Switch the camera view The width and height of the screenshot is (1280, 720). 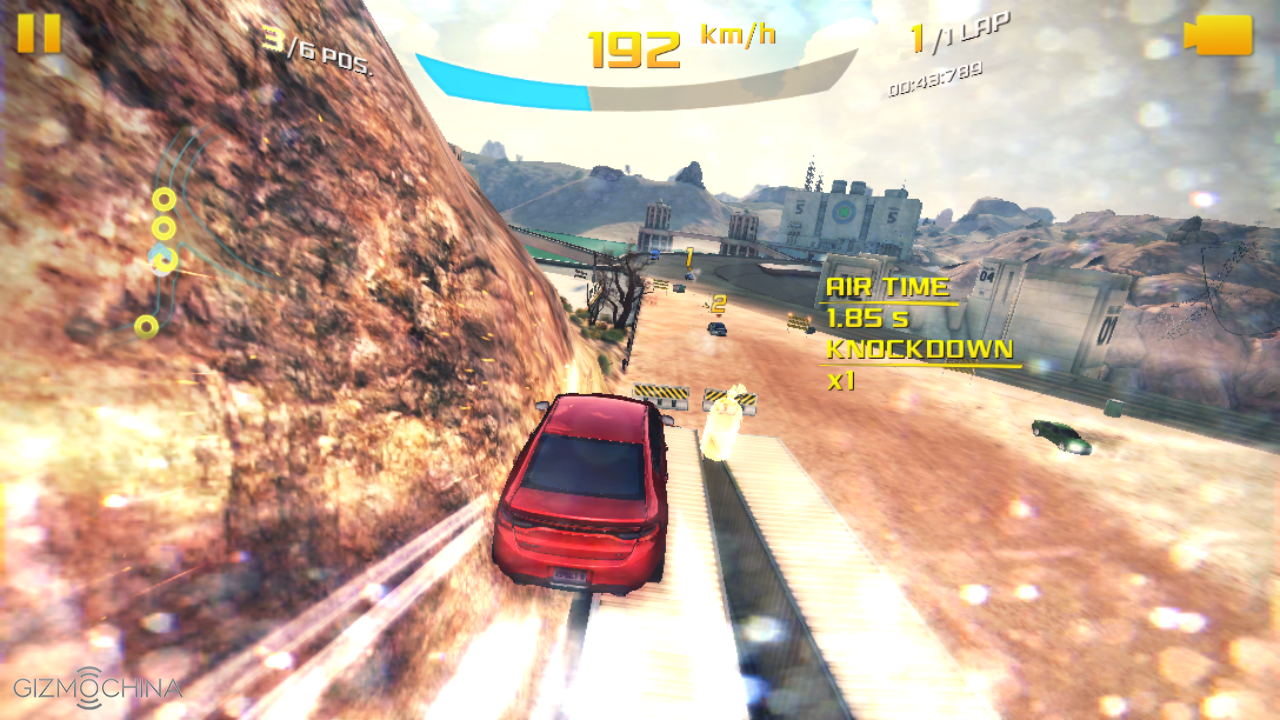(1218, 35)
